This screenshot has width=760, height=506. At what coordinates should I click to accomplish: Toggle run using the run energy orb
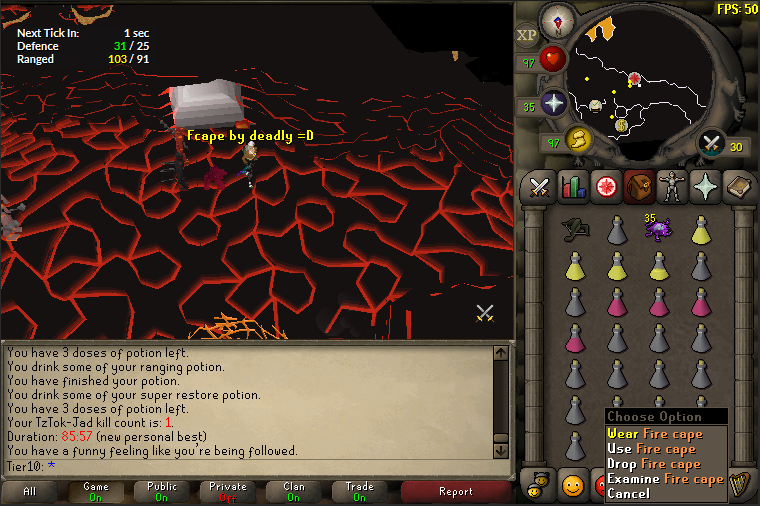(x=576, y=140)
